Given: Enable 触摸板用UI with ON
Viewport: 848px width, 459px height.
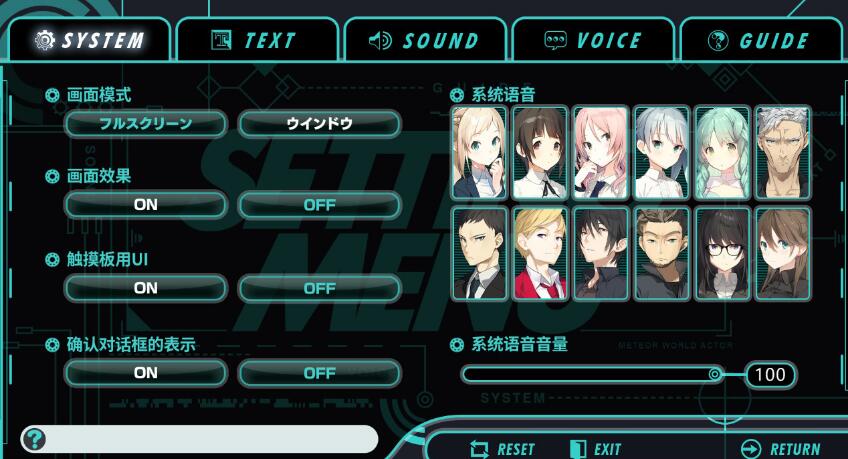Looking at the screenshot, I should click(145, 288).
